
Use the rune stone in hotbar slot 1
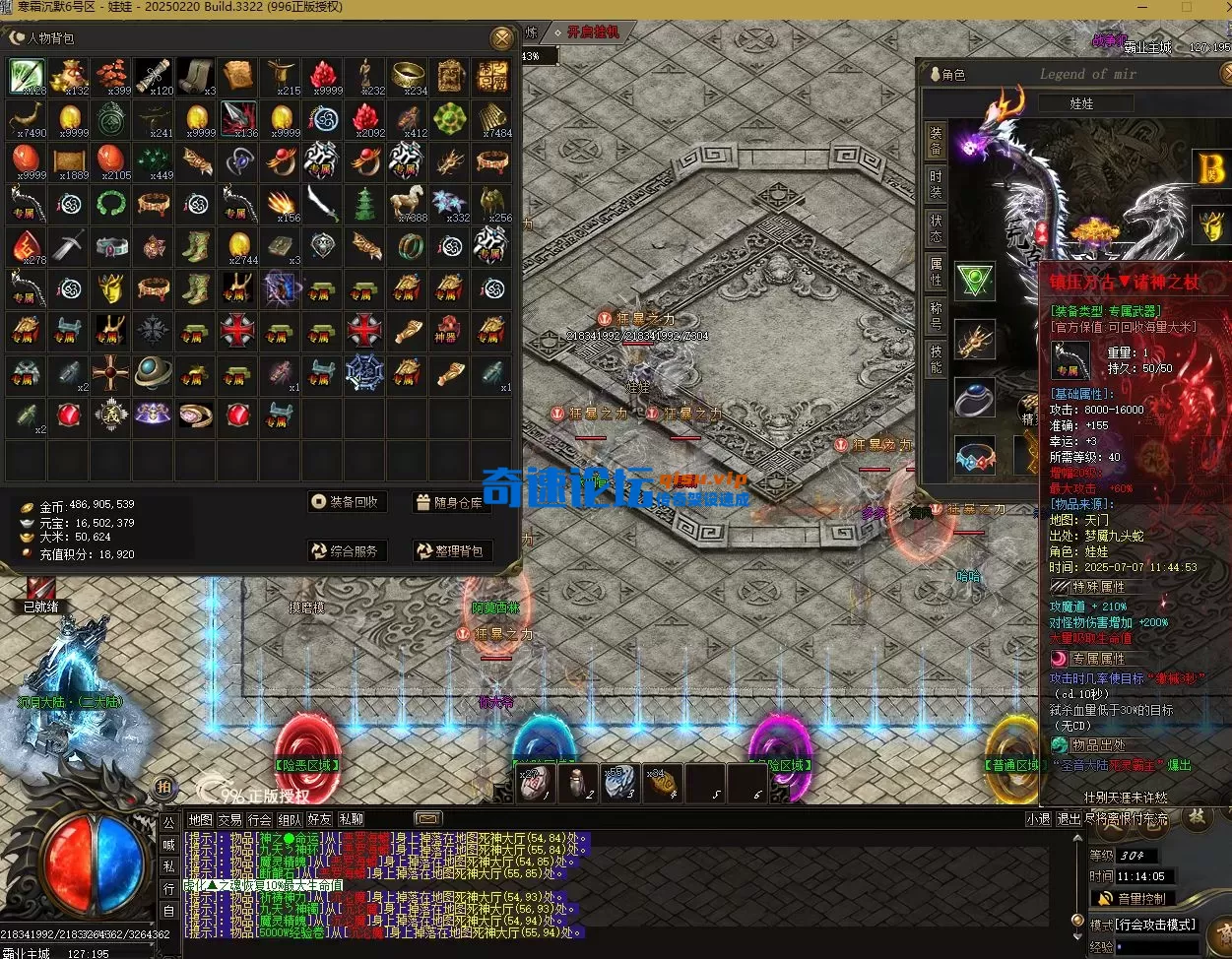point(533,783)
